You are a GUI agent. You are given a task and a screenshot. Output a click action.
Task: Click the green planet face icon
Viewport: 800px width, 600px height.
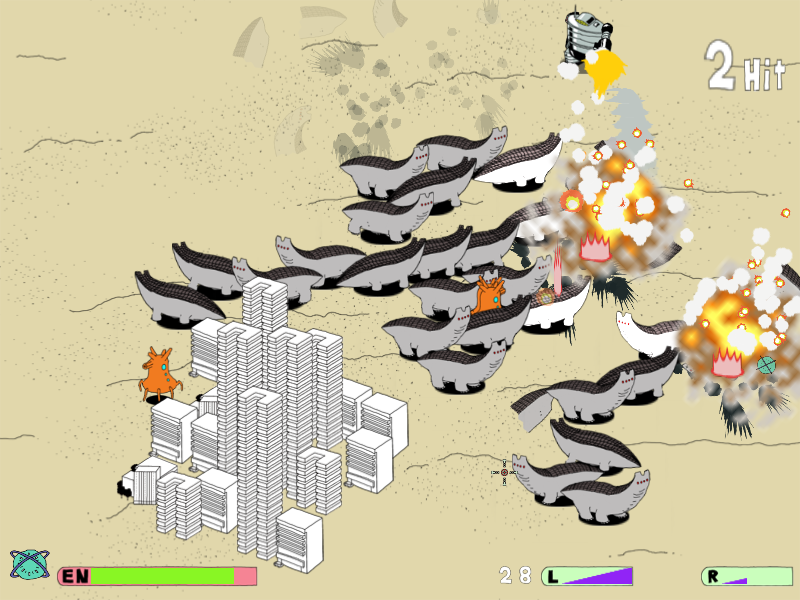pos(29,565)
